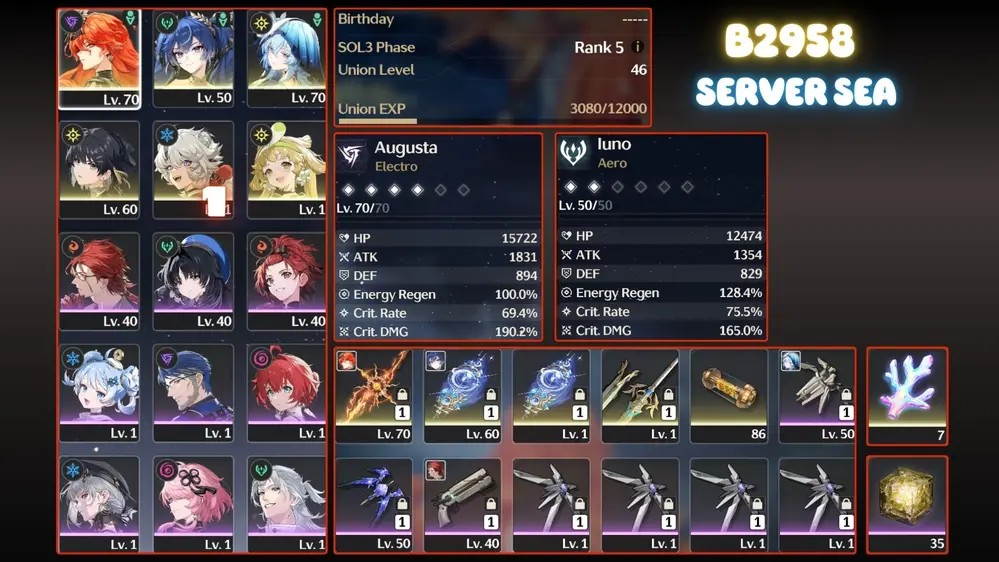The image size is (999, 562).
Task: View the Iuno Aero stats panel
Action: (661, 238)
